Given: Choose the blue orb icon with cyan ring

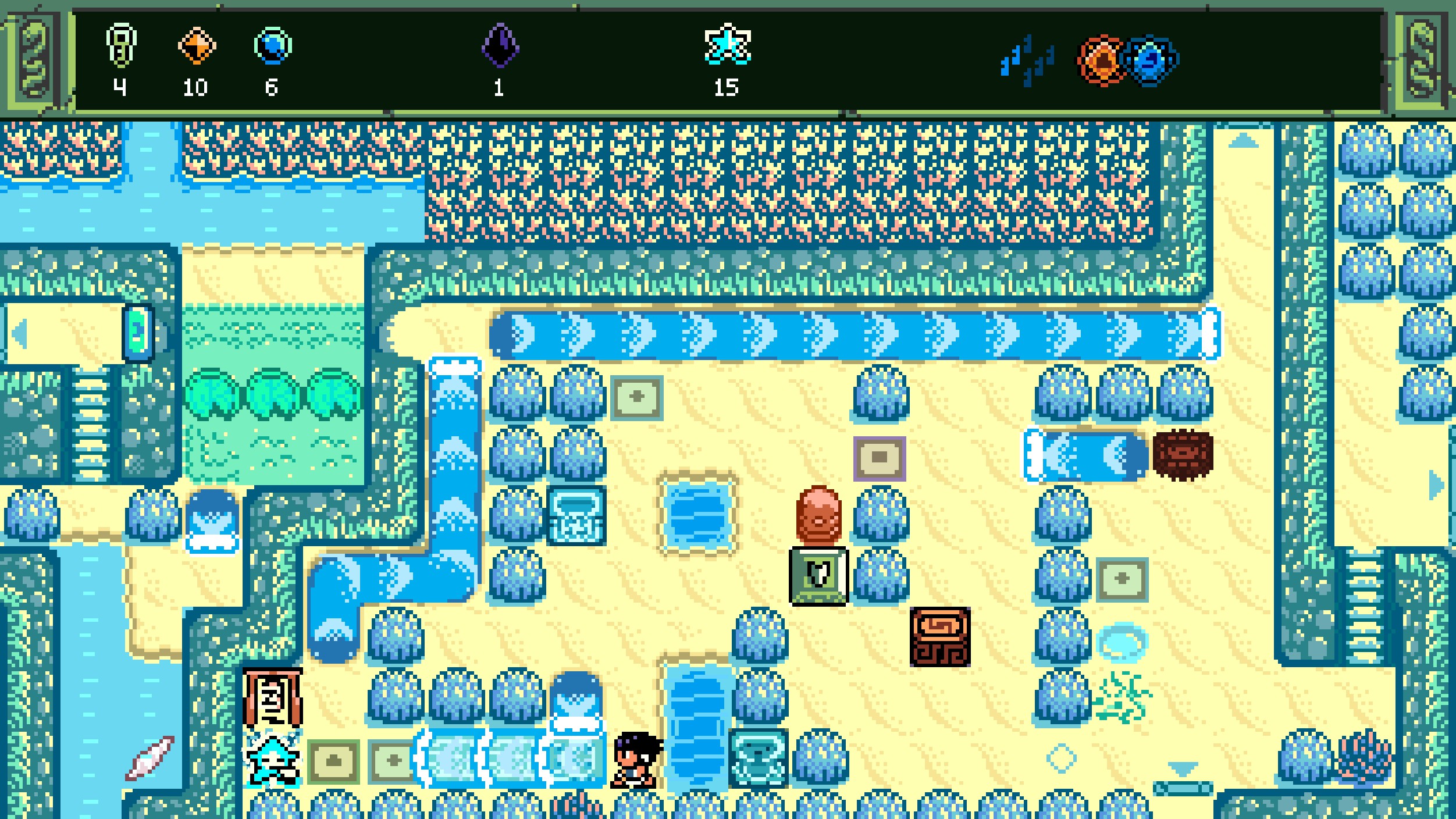Looking at the screenshot, I should click(273, 45).
